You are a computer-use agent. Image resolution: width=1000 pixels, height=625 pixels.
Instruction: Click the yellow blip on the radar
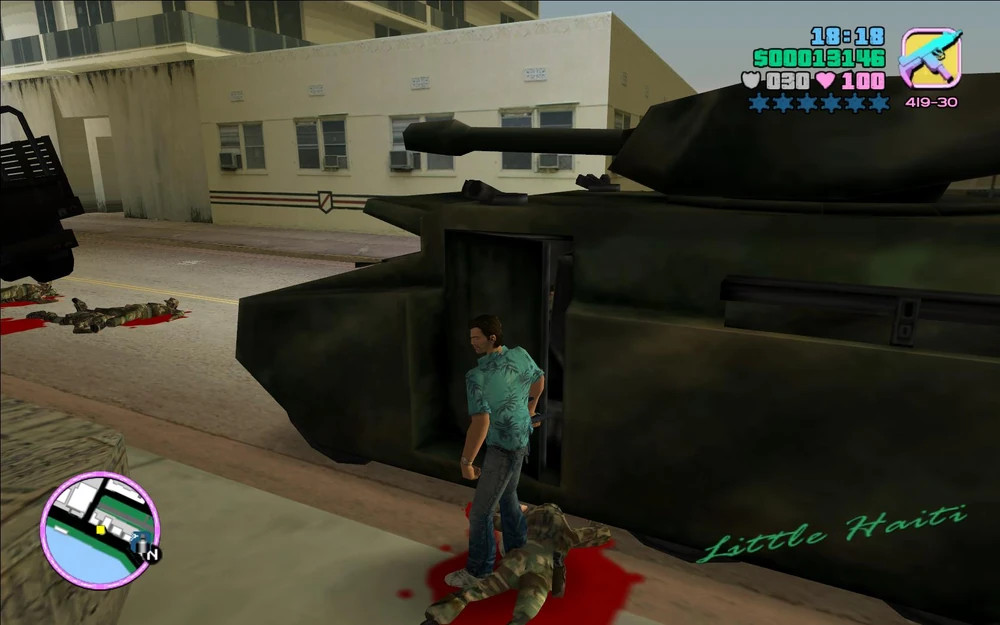pos(100,529)
